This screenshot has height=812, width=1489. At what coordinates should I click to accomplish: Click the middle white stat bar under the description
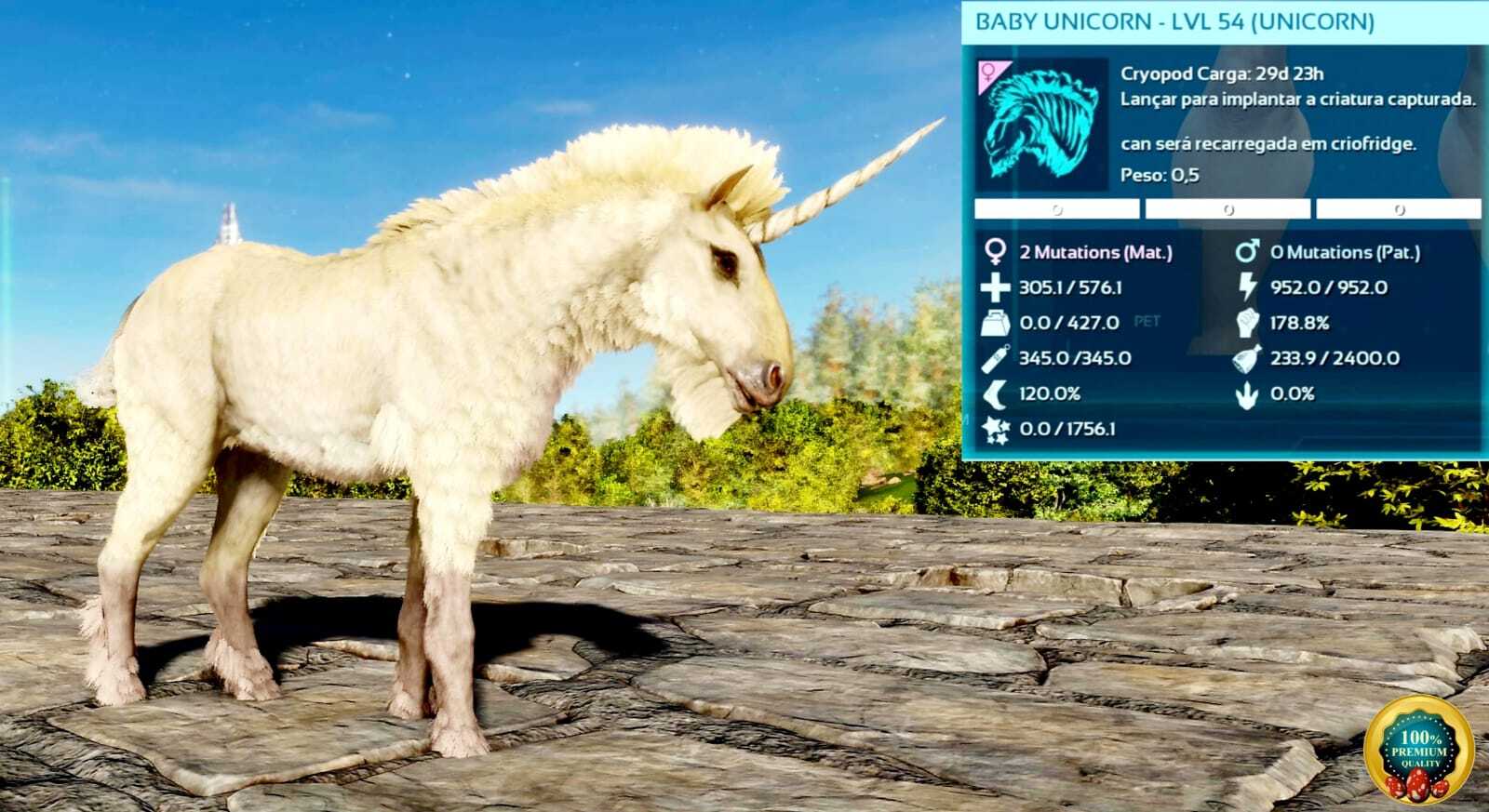[1228, 207]
